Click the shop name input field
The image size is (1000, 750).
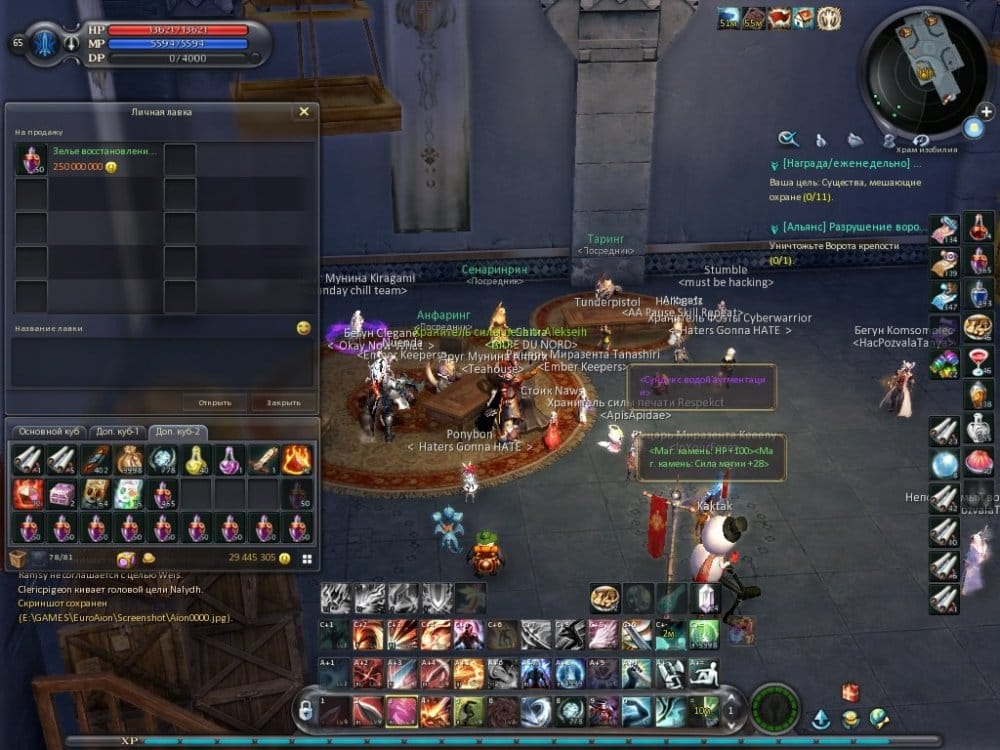click(160, 362)
